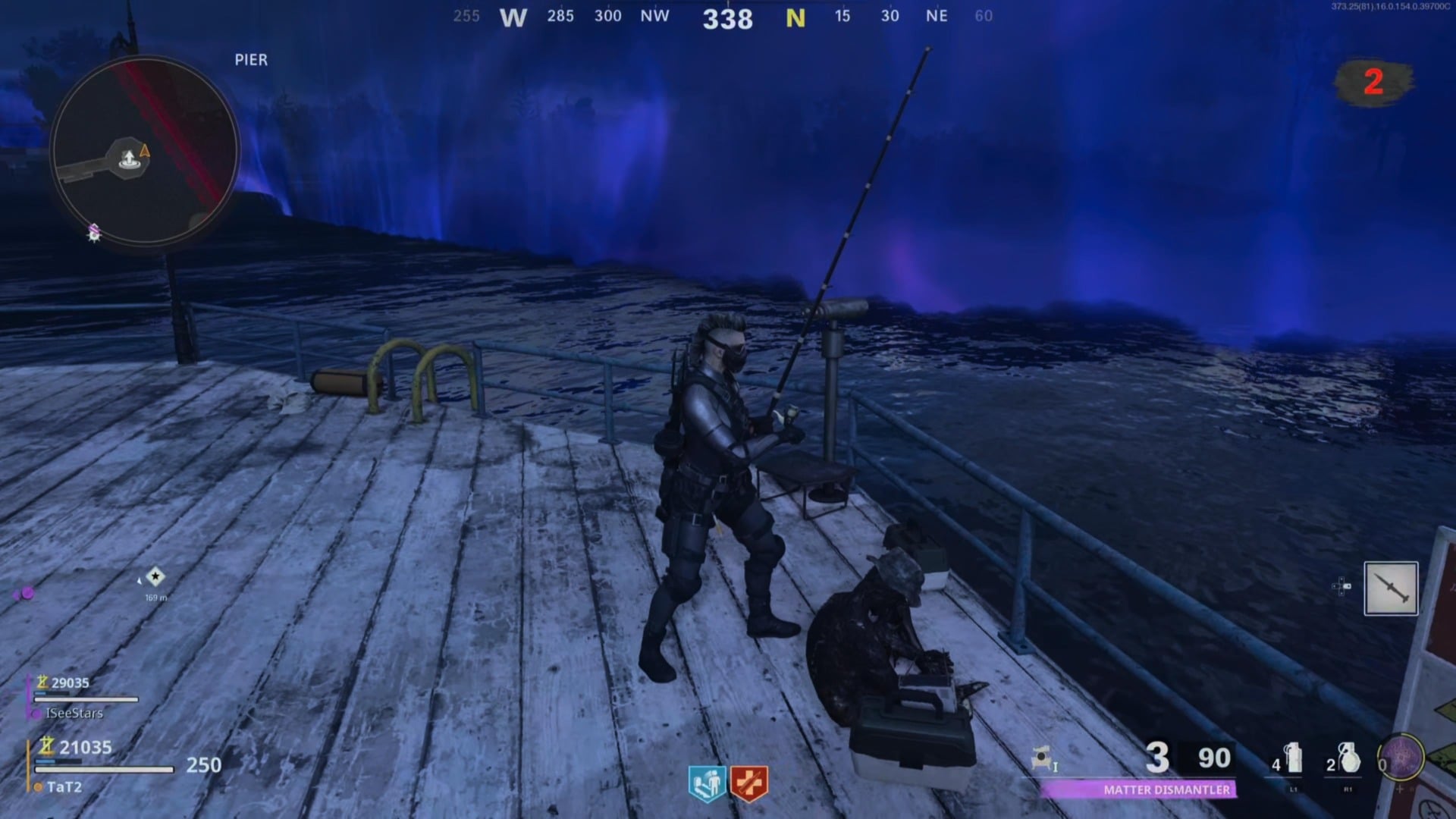
Task: Select the stim tactical grenade icon
Action: (x=1293, y=758)
